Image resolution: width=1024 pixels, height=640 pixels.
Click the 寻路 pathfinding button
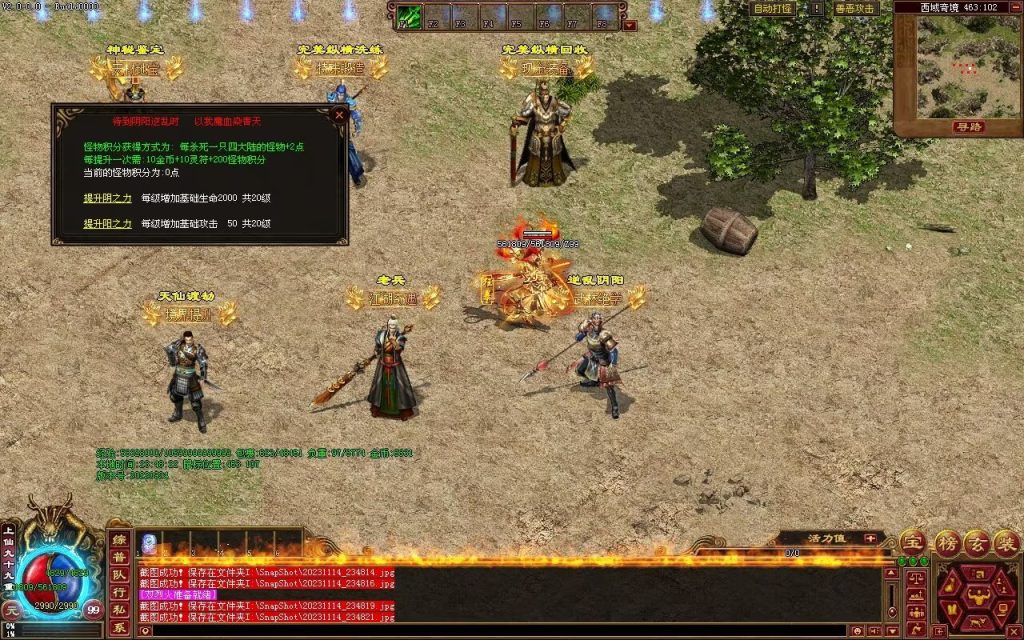(x=967, y=127)
